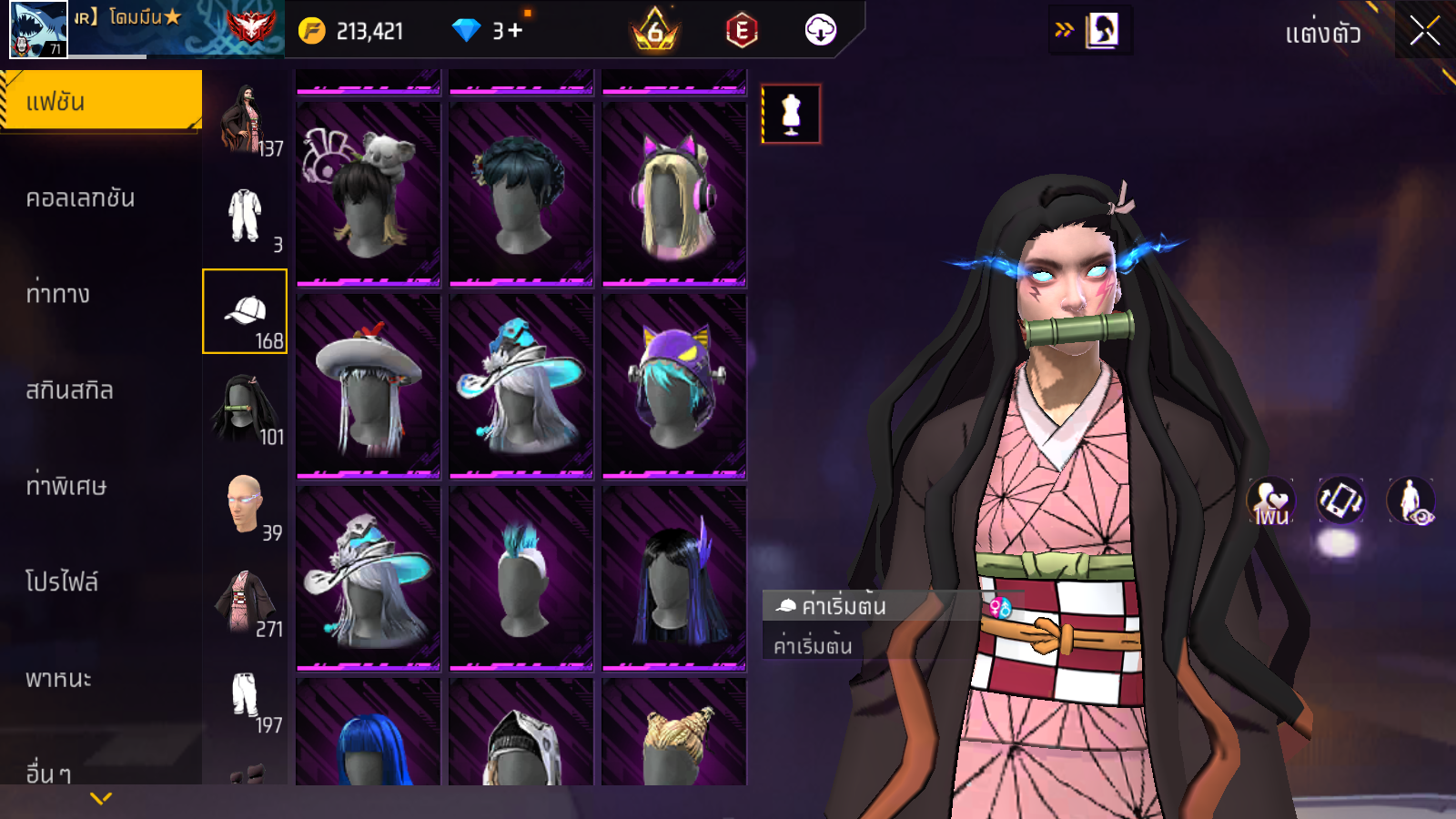This screenshot has width=1456, height=819.
Task: Open the pants category tab
Action: point(245,697)
